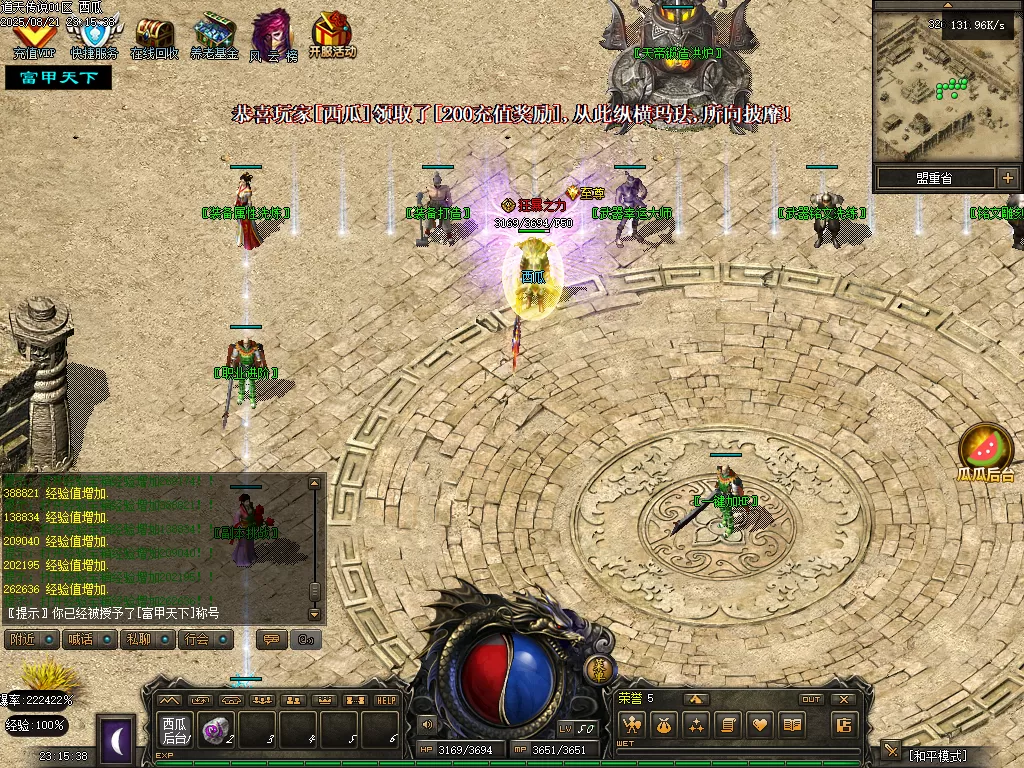Click the HELP button
1024x768 pixels.
pos(387,700)
